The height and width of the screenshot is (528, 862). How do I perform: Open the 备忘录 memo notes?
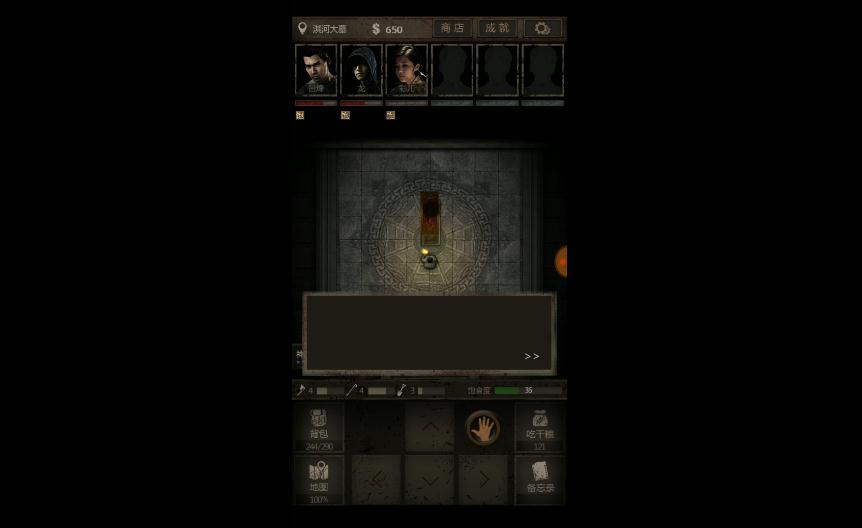[540, 480]
